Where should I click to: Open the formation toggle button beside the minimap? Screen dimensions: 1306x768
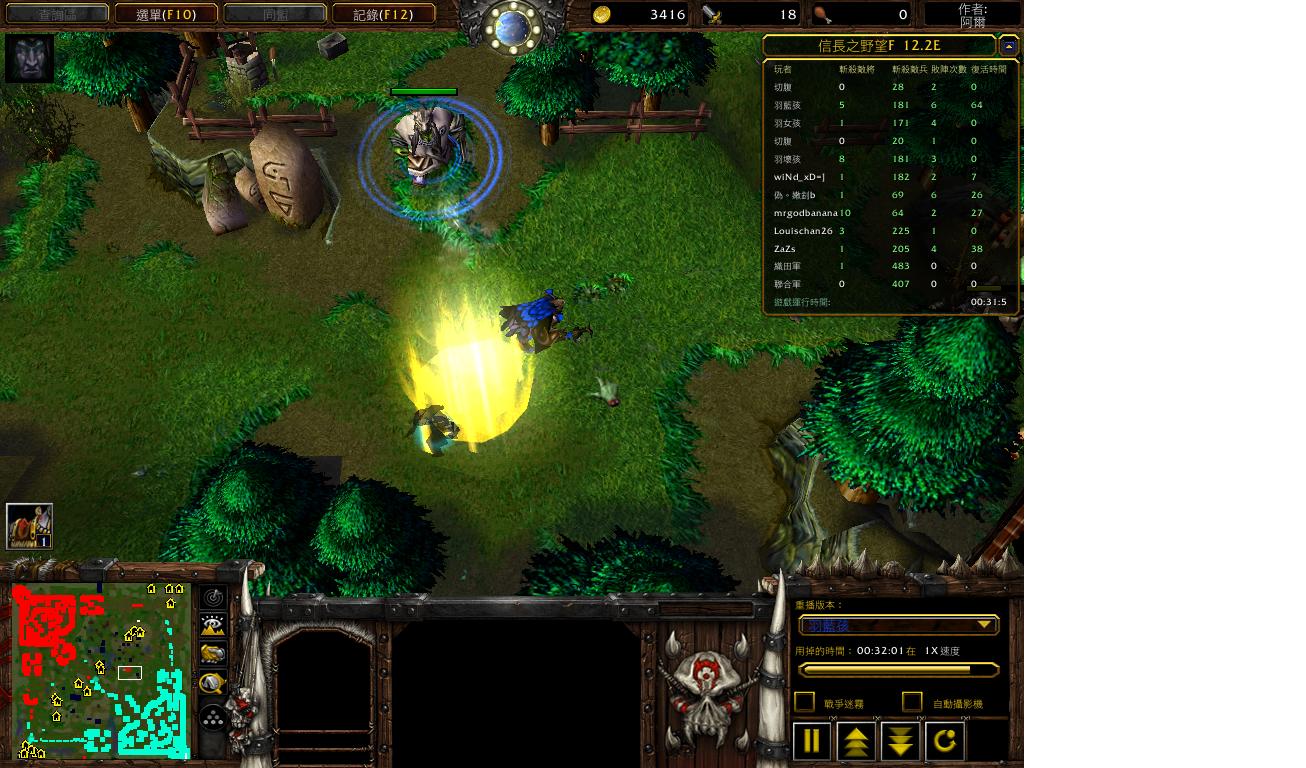(x=213, y=717)
